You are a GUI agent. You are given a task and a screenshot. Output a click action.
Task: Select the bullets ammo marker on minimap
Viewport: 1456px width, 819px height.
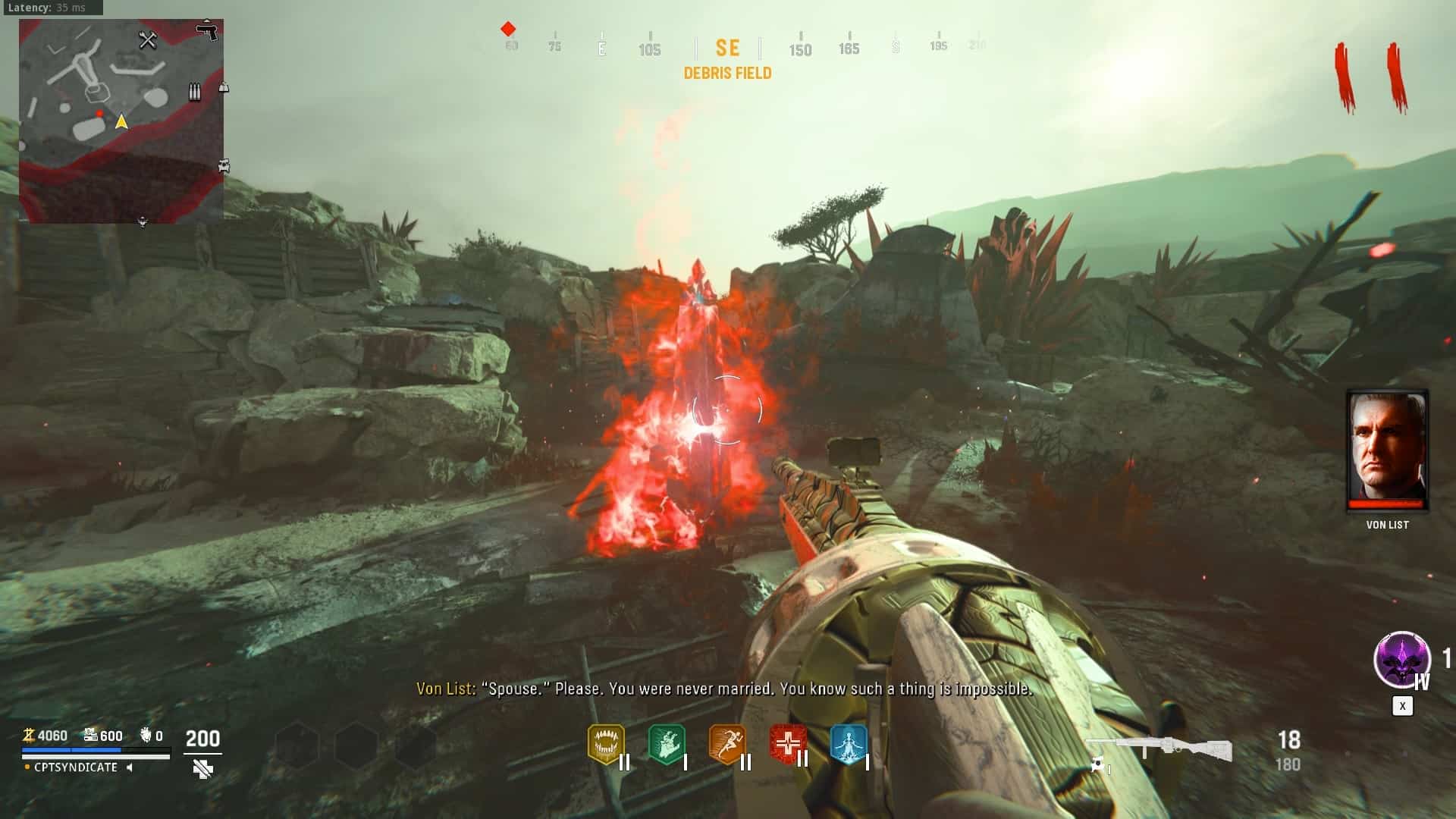click(195, 93)
